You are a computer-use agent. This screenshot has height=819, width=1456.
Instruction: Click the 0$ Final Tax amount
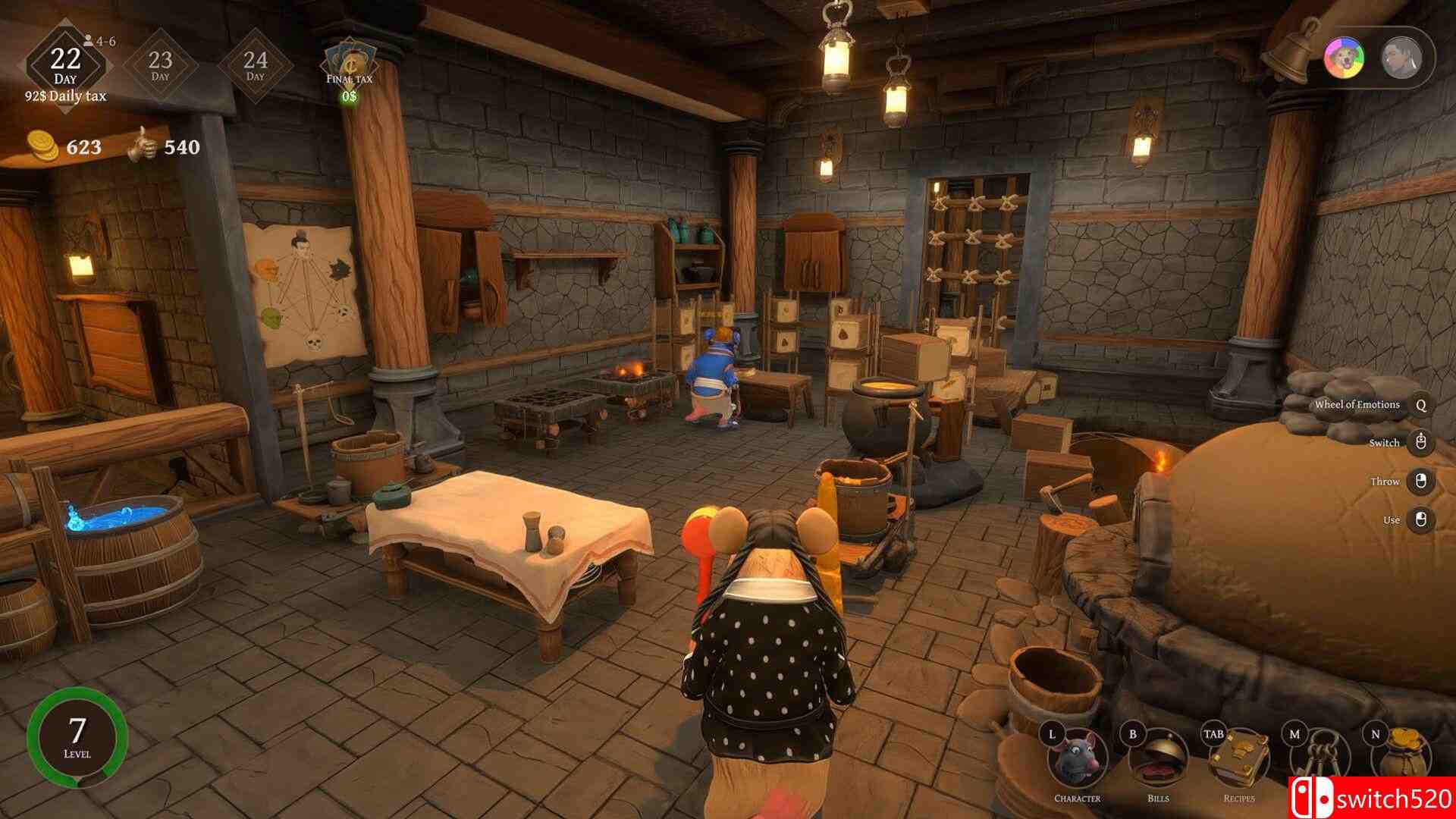pos(350,97)
